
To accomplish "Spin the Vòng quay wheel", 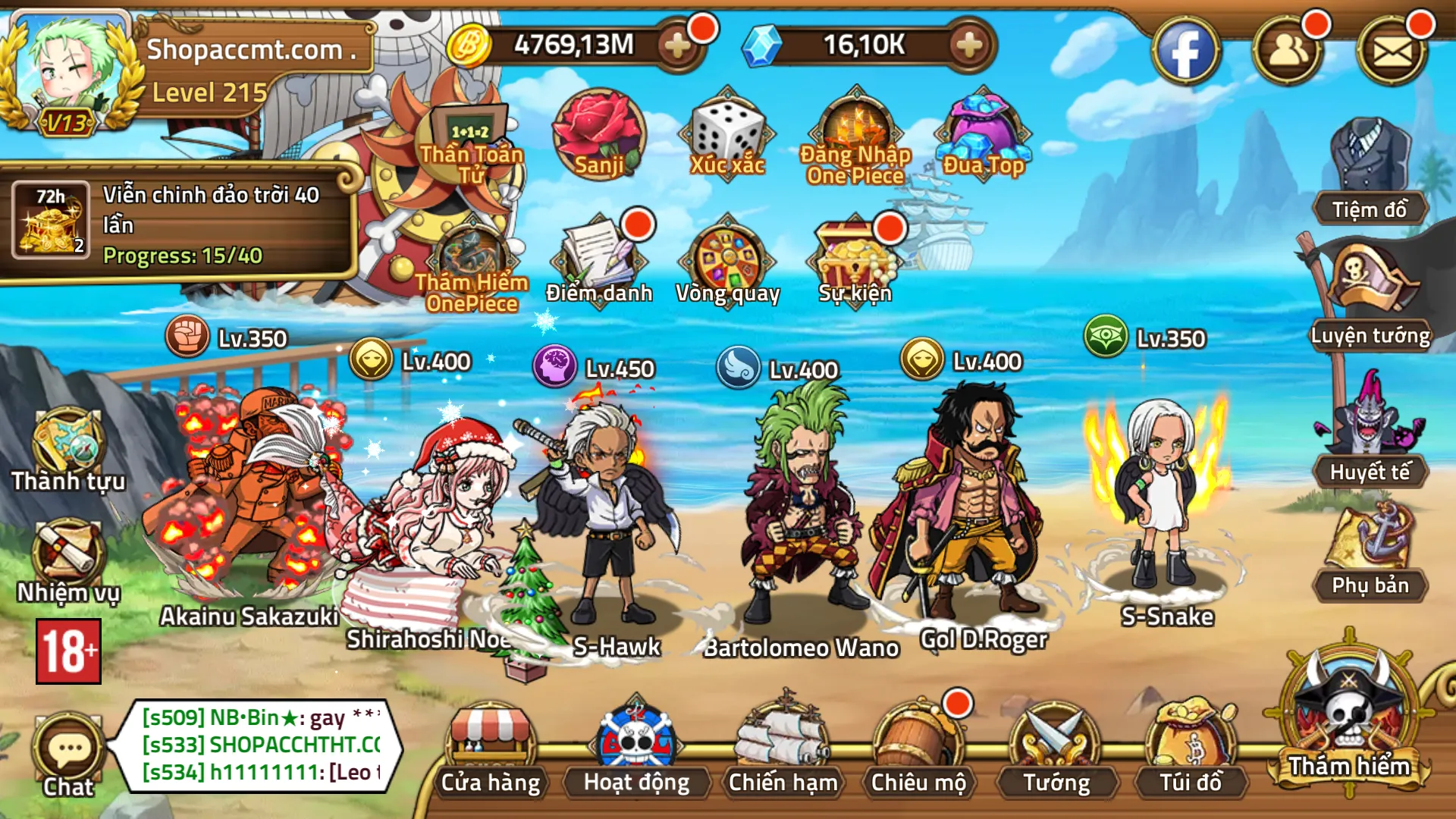I will tap(728, 258).
